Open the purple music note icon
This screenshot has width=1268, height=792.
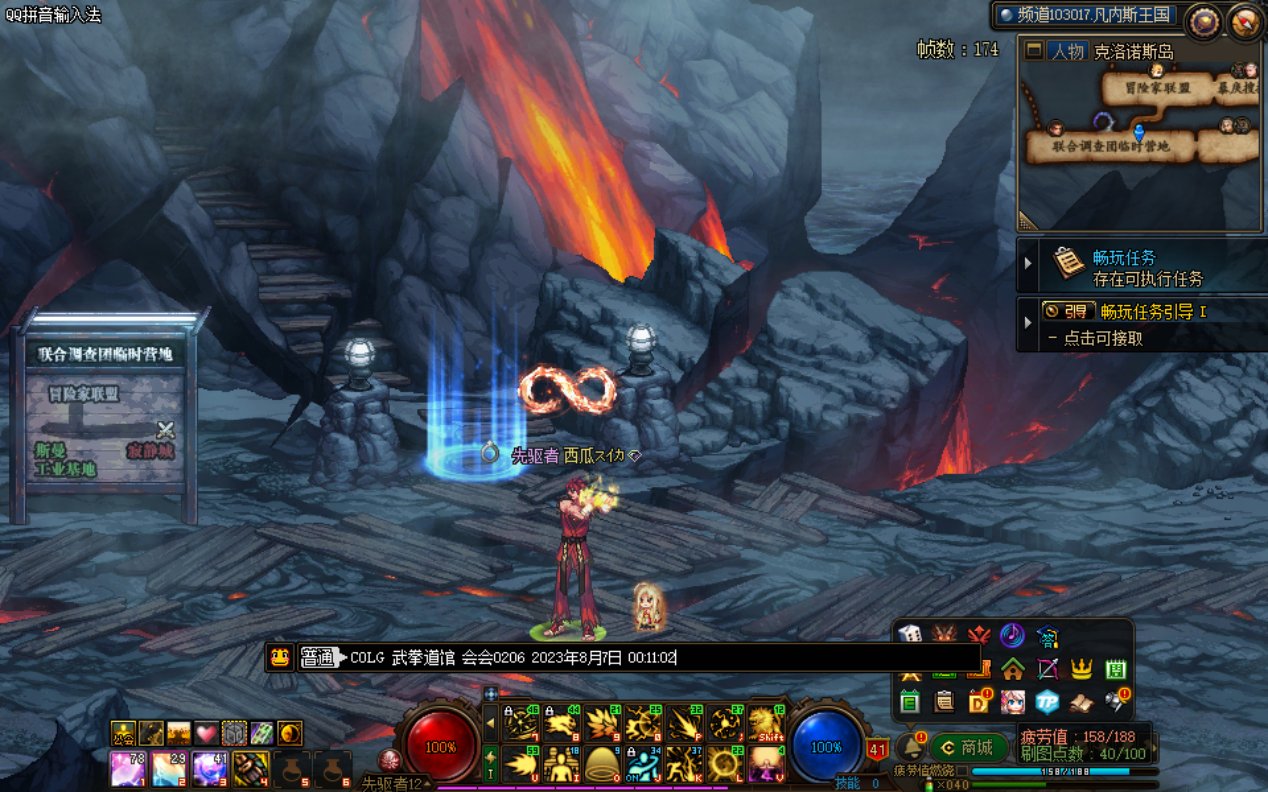(1012, 635)
